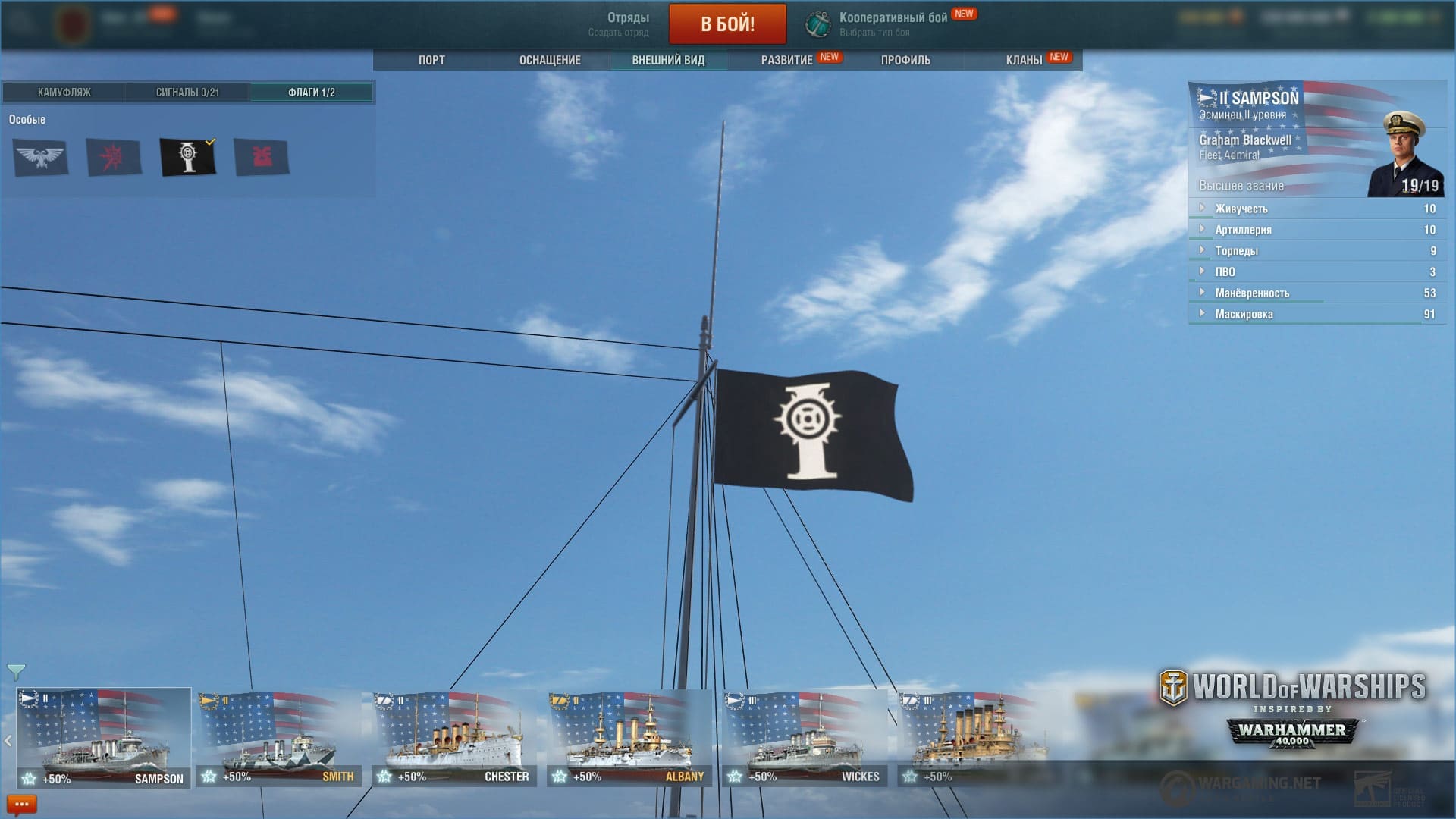Select the Chester ship in carousel
The height and width of the screenshot is (819, 1456).
453,737
